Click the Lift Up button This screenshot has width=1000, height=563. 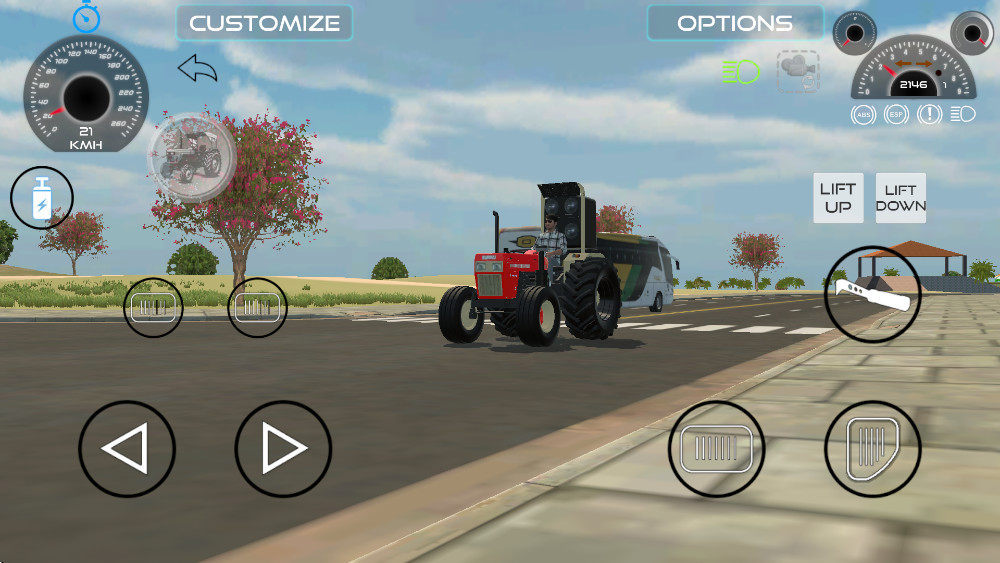point(838,198)
